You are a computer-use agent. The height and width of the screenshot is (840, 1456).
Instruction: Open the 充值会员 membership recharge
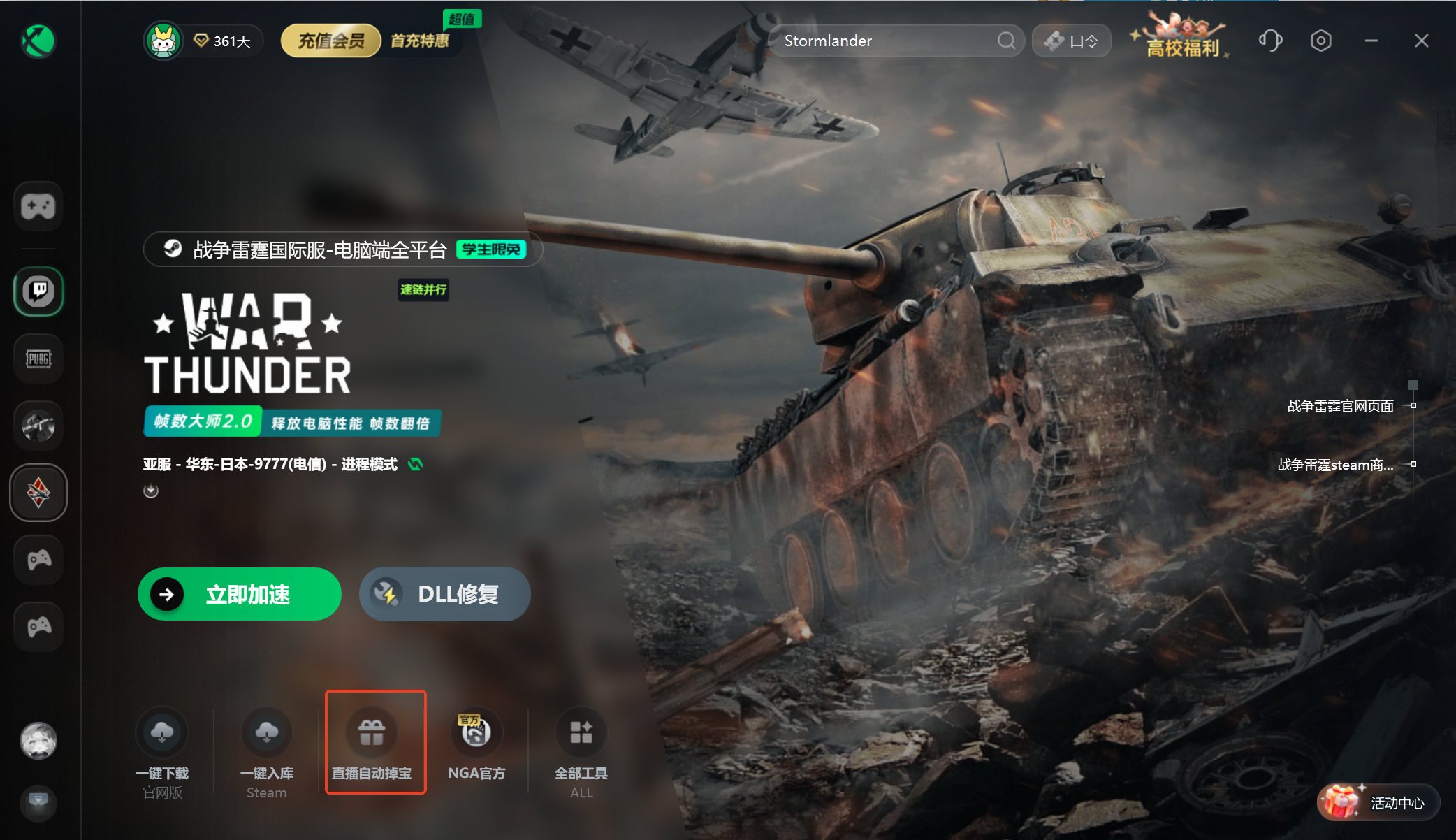click(x=331, y=41)
